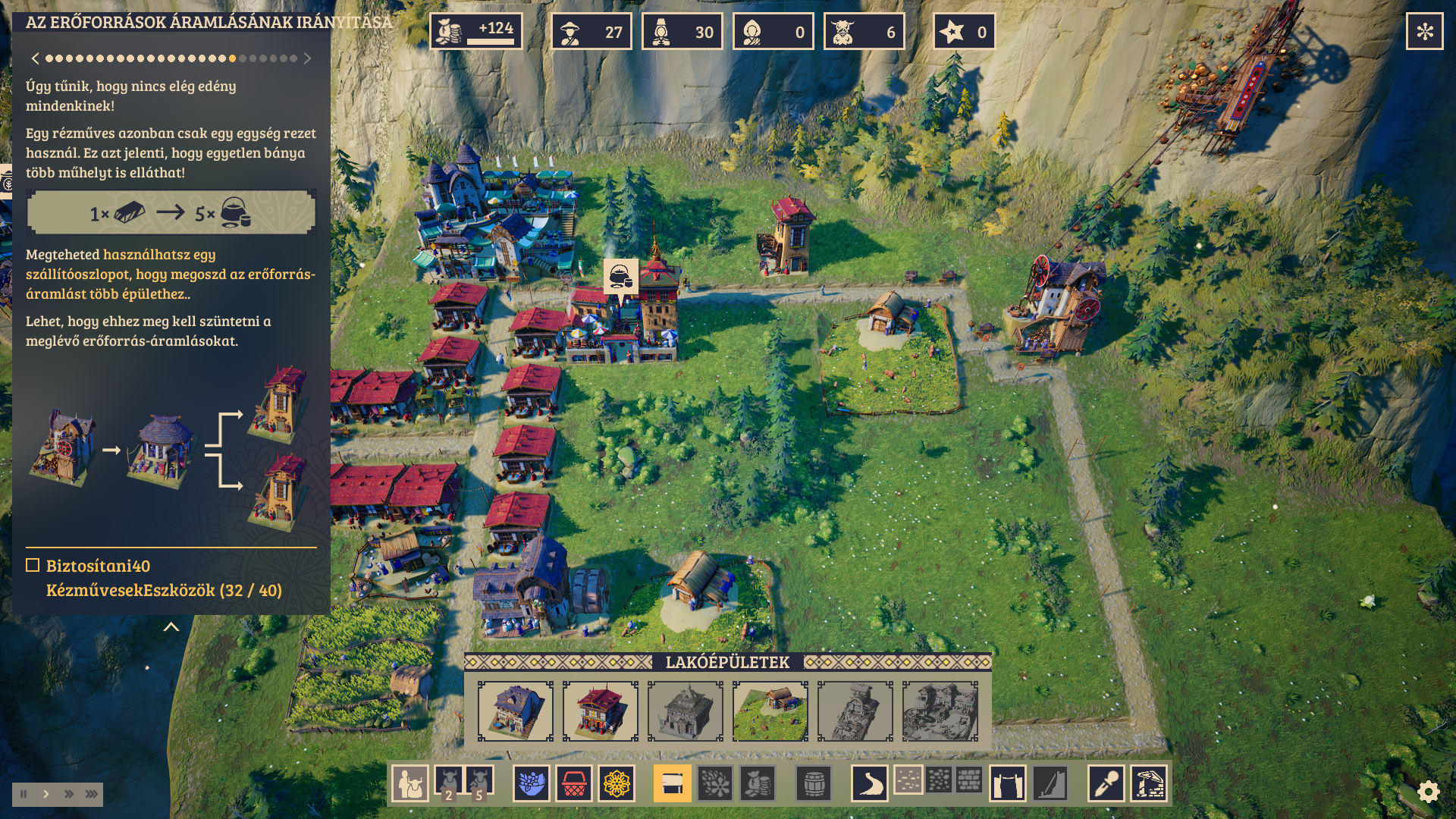Open the food bowl building category
The height and width of the screenshot is (819, 1456).
pos(532,783)
